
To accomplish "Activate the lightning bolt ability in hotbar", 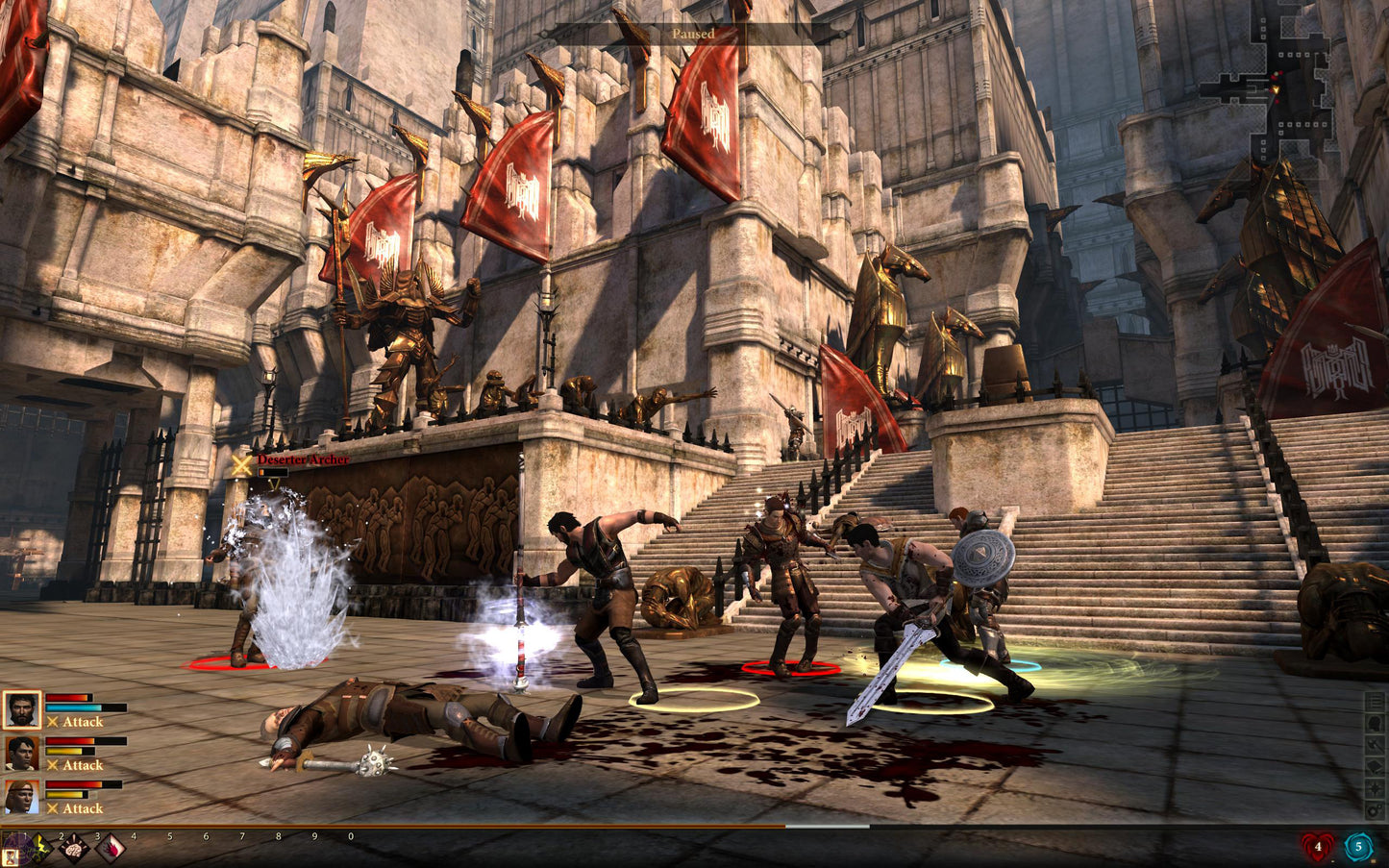I will pos(42,847).
